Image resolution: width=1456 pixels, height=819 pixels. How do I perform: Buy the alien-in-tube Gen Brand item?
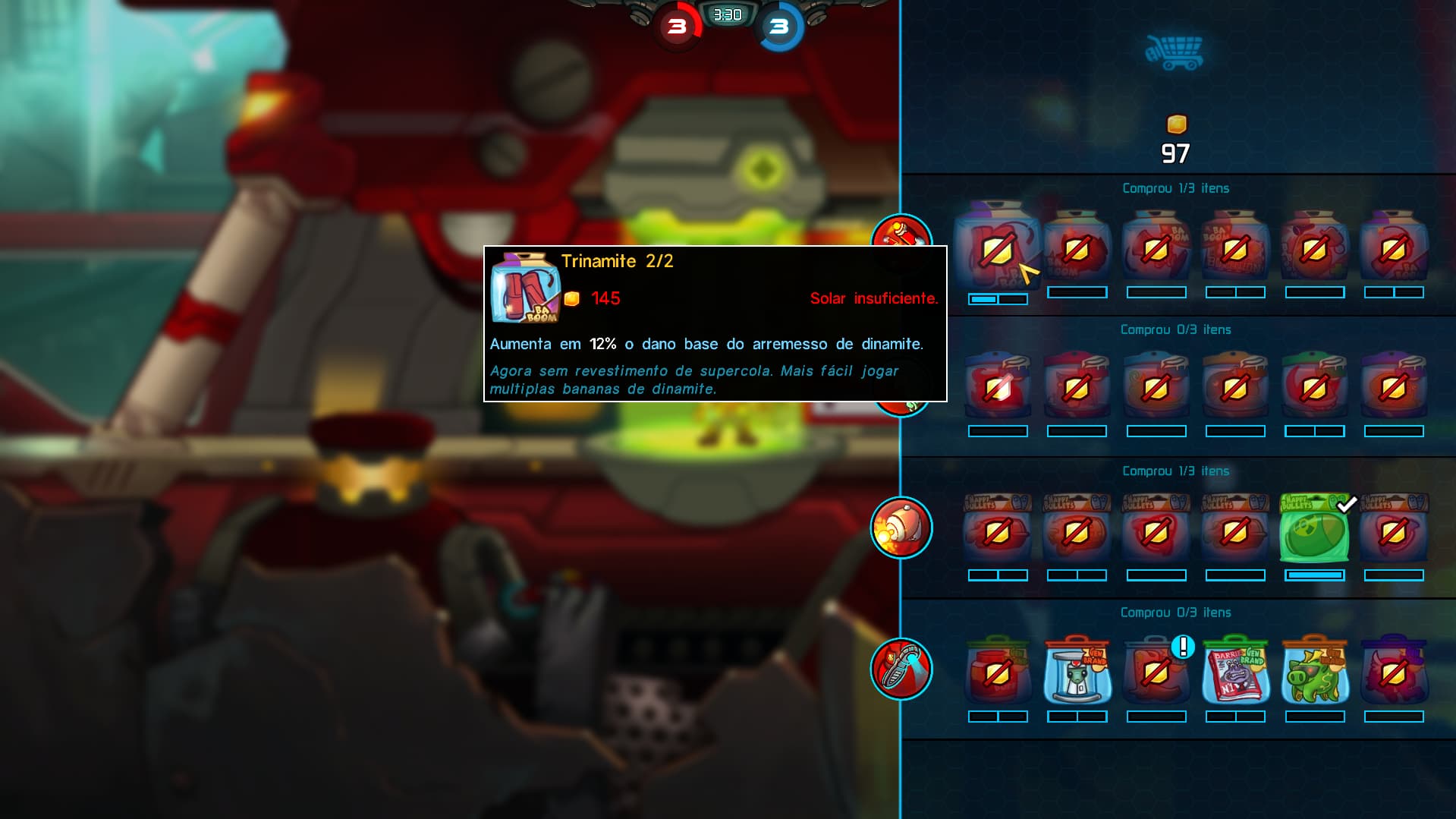[1077, 673]
